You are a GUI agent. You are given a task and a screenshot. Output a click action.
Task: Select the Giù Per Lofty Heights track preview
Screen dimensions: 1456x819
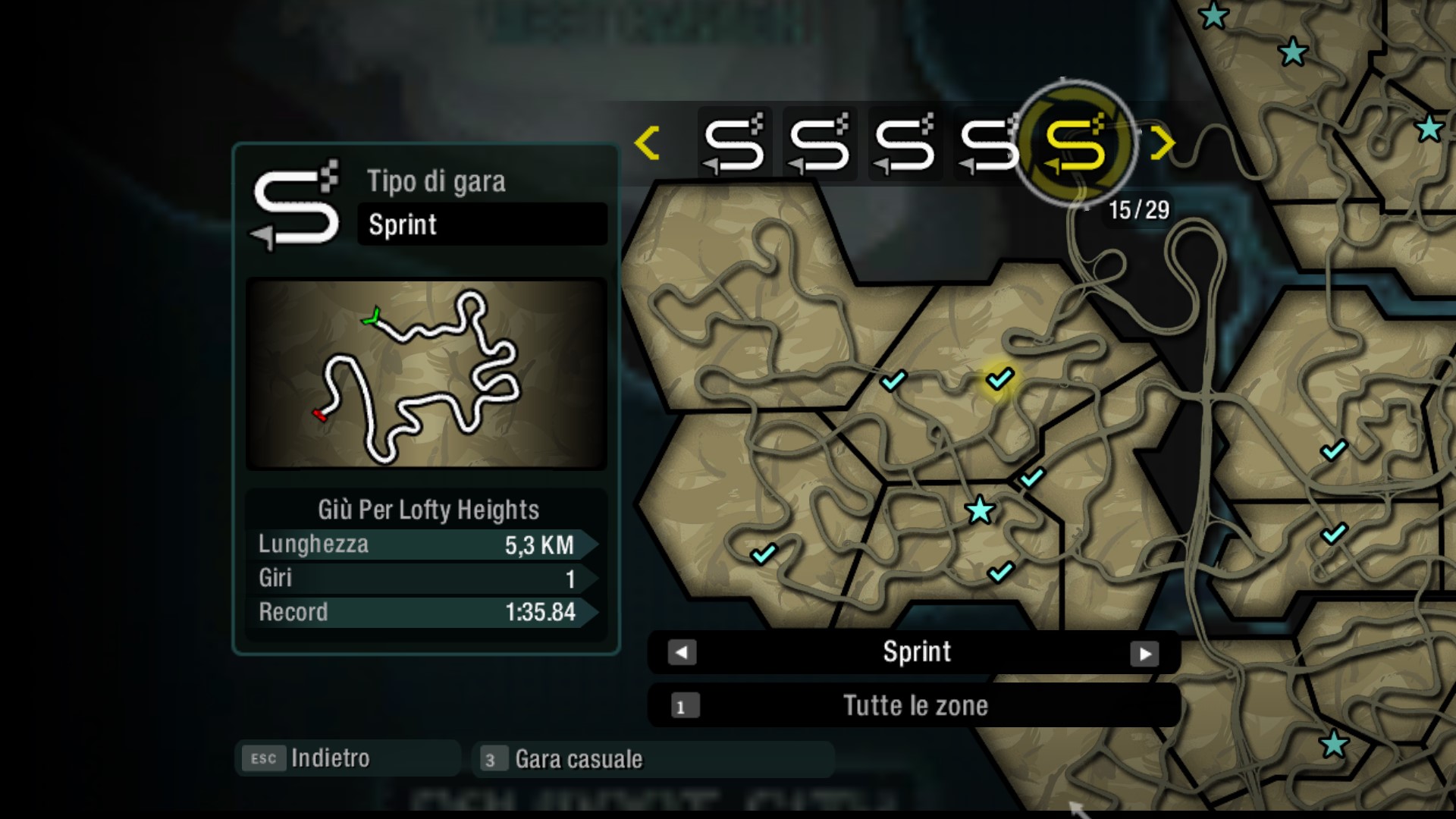(x=426, y=374)
